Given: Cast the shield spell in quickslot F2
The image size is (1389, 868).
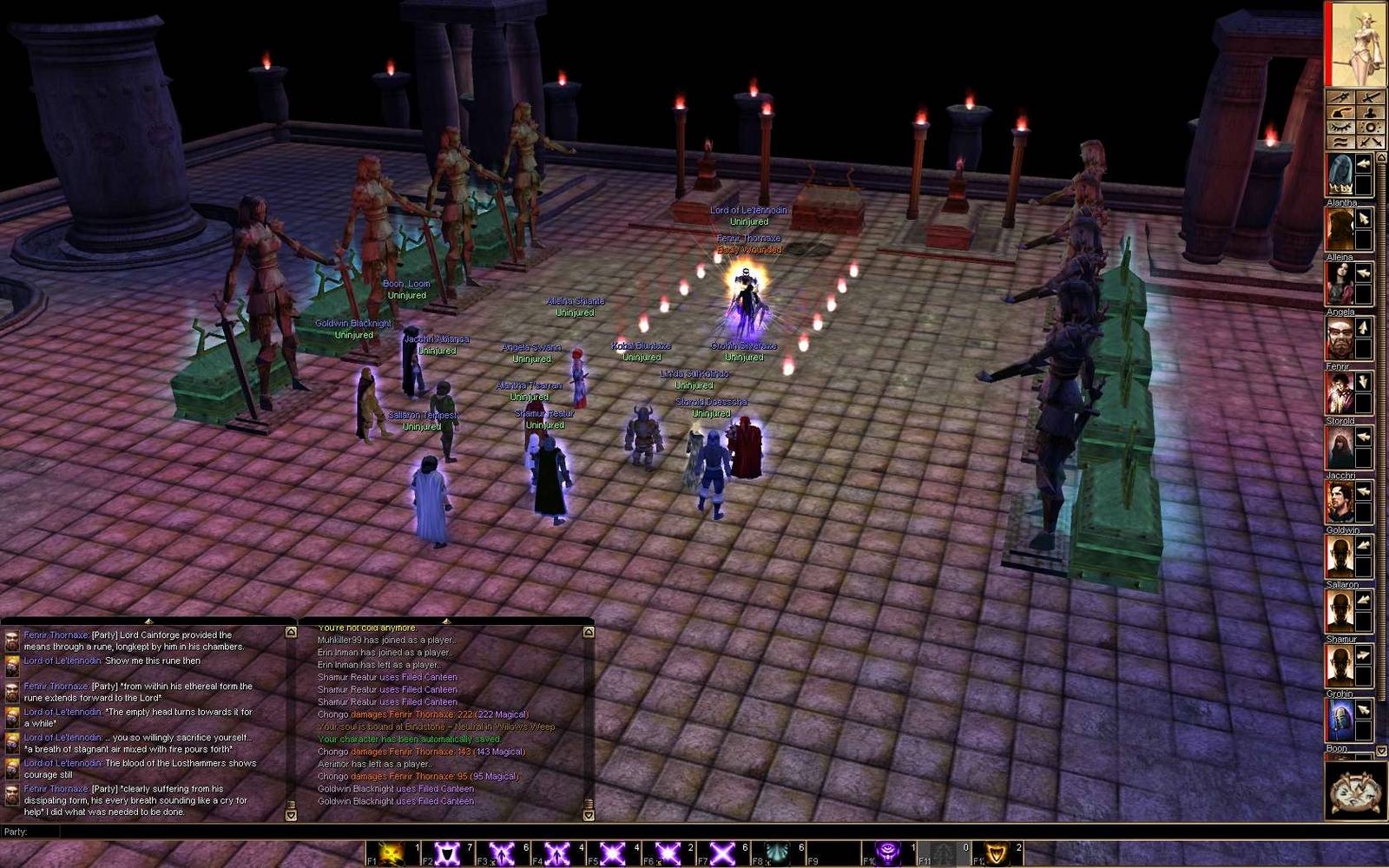Looking at the screenshot, I should pyautogui.click(x=449, y=852).
